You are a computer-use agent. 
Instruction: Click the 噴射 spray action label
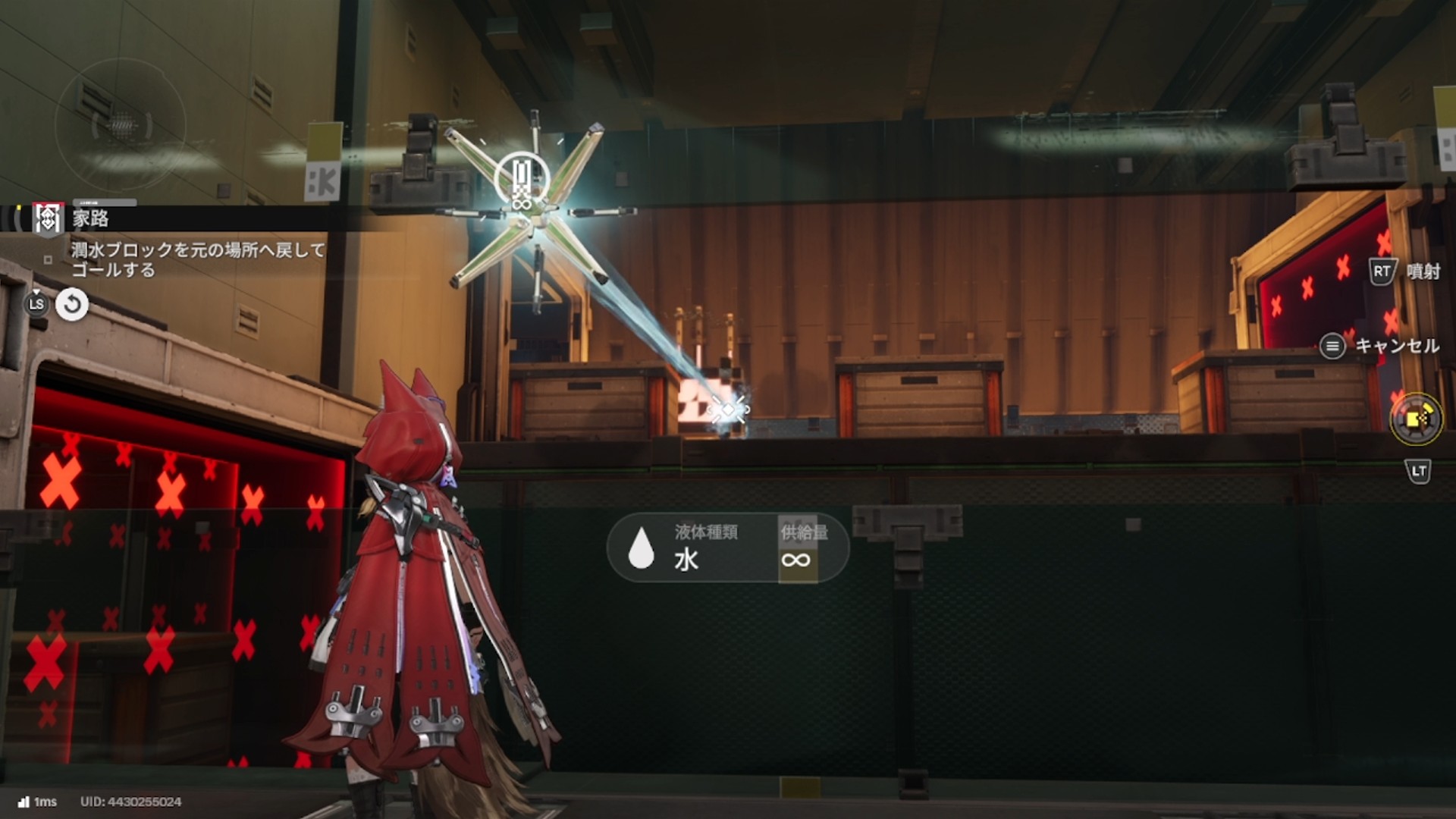(1422, 271)
